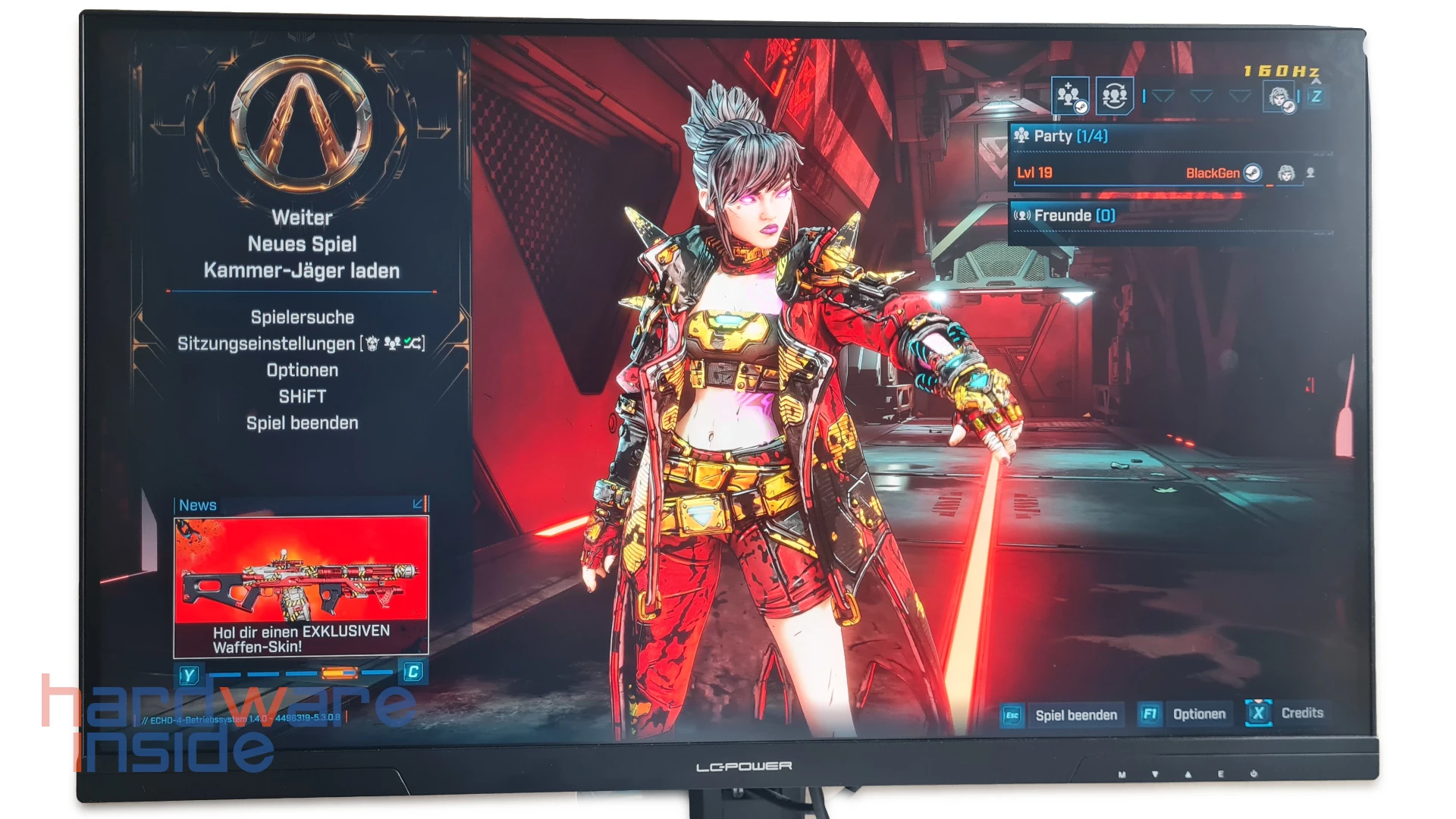
Task: Continue the game with Weiter
Action: pyautogui.click(x=302, y=218)
